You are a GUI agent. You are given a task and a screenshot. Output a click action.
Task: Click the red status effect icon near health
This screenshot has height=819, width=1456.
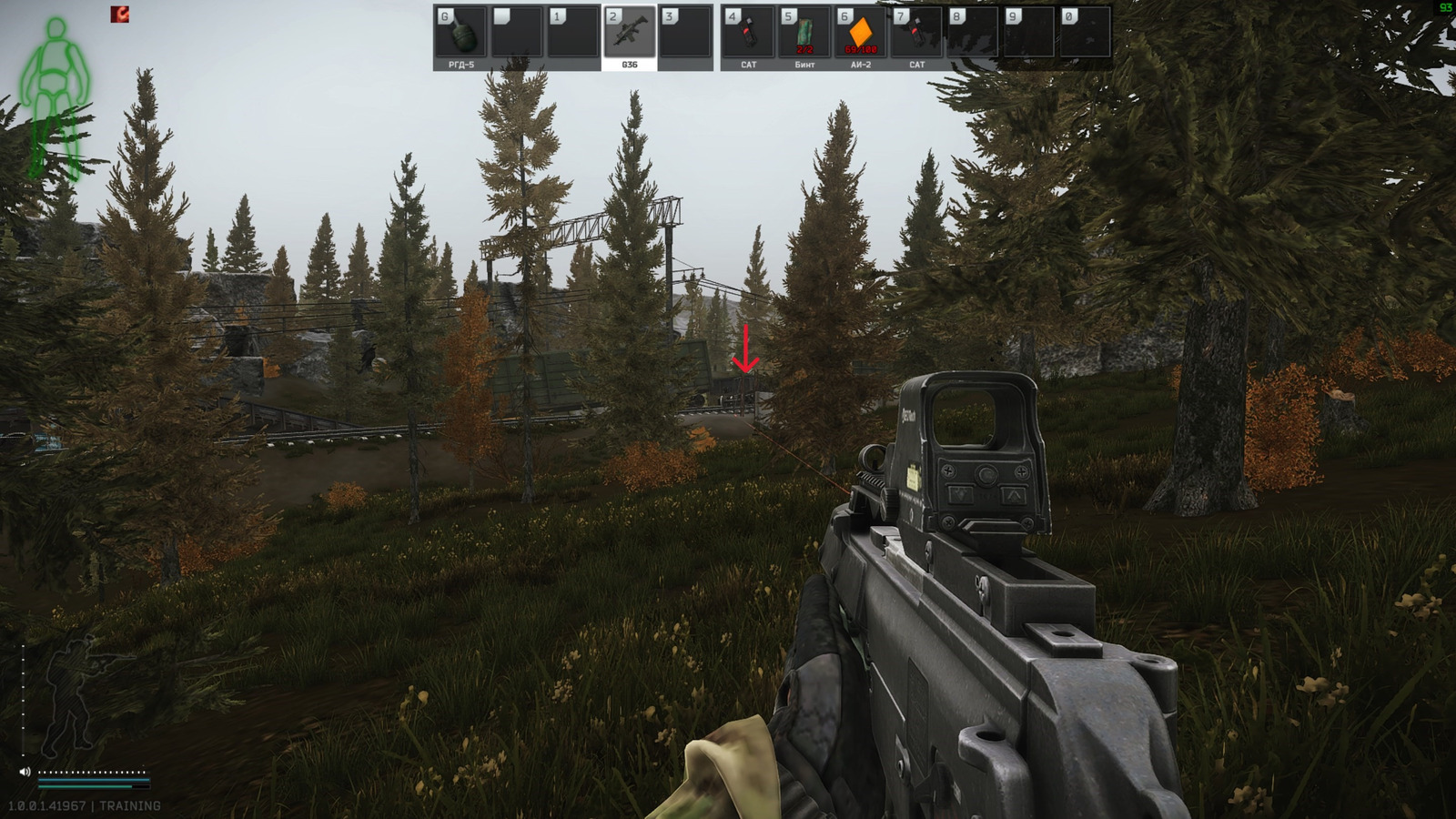tap(119, 16)
